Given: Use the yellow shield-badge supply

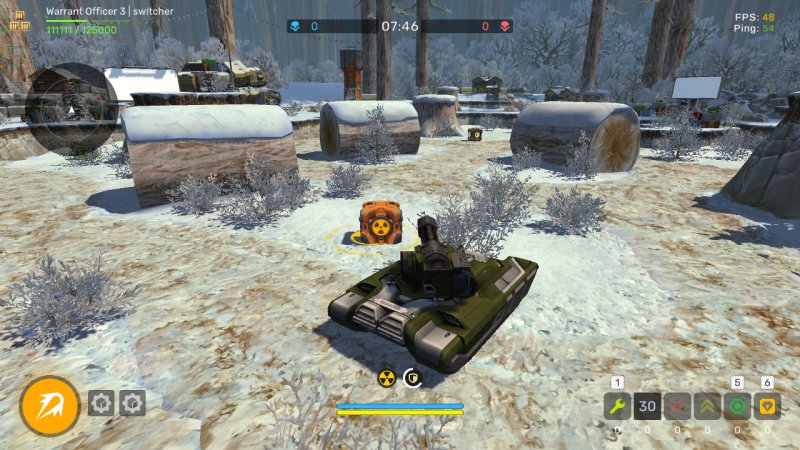Looking at the screenshot, I should point(768,407).
